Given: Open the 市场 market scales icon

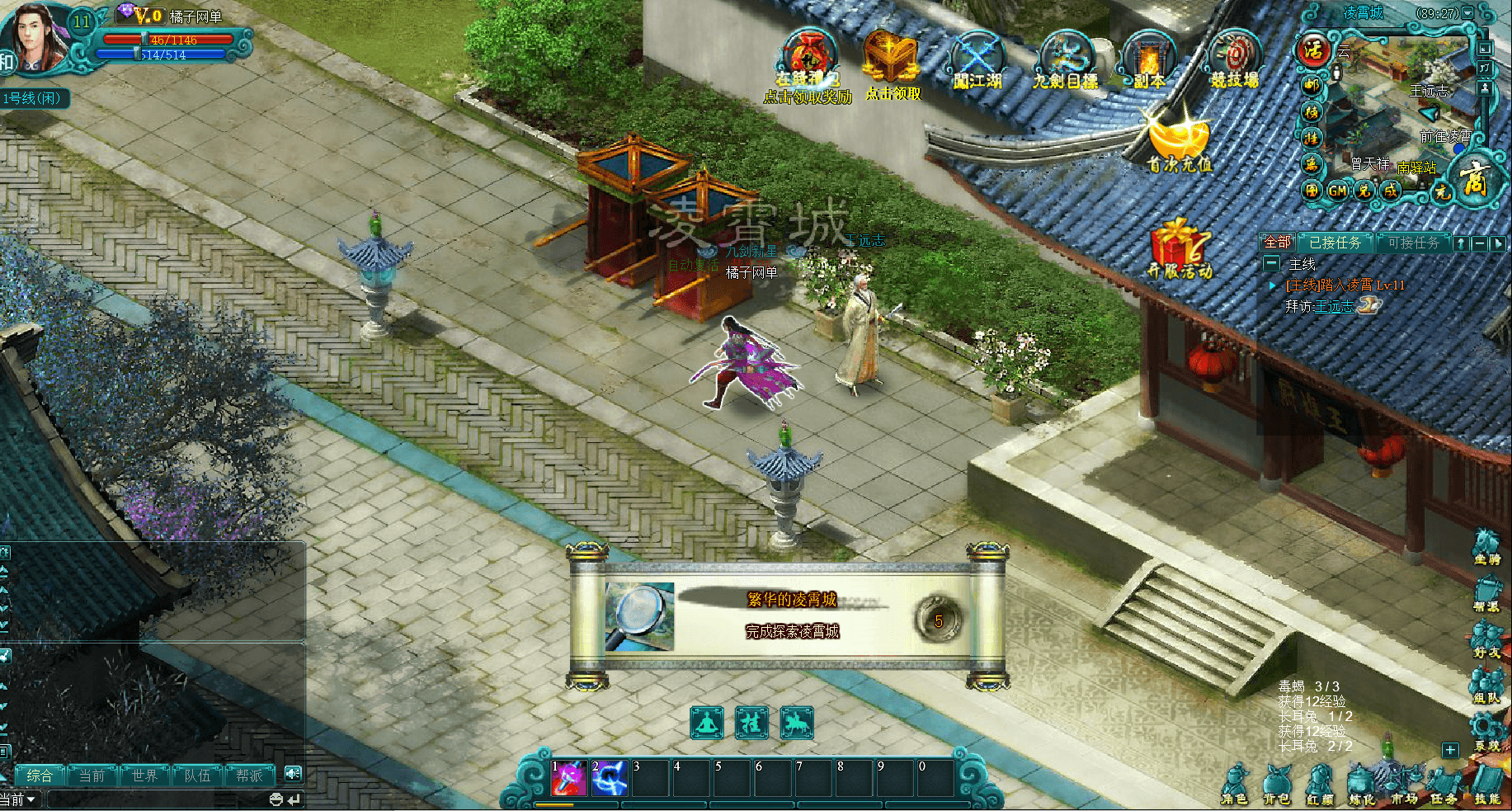Looking at the screenshot, I should coord(1403,784).
